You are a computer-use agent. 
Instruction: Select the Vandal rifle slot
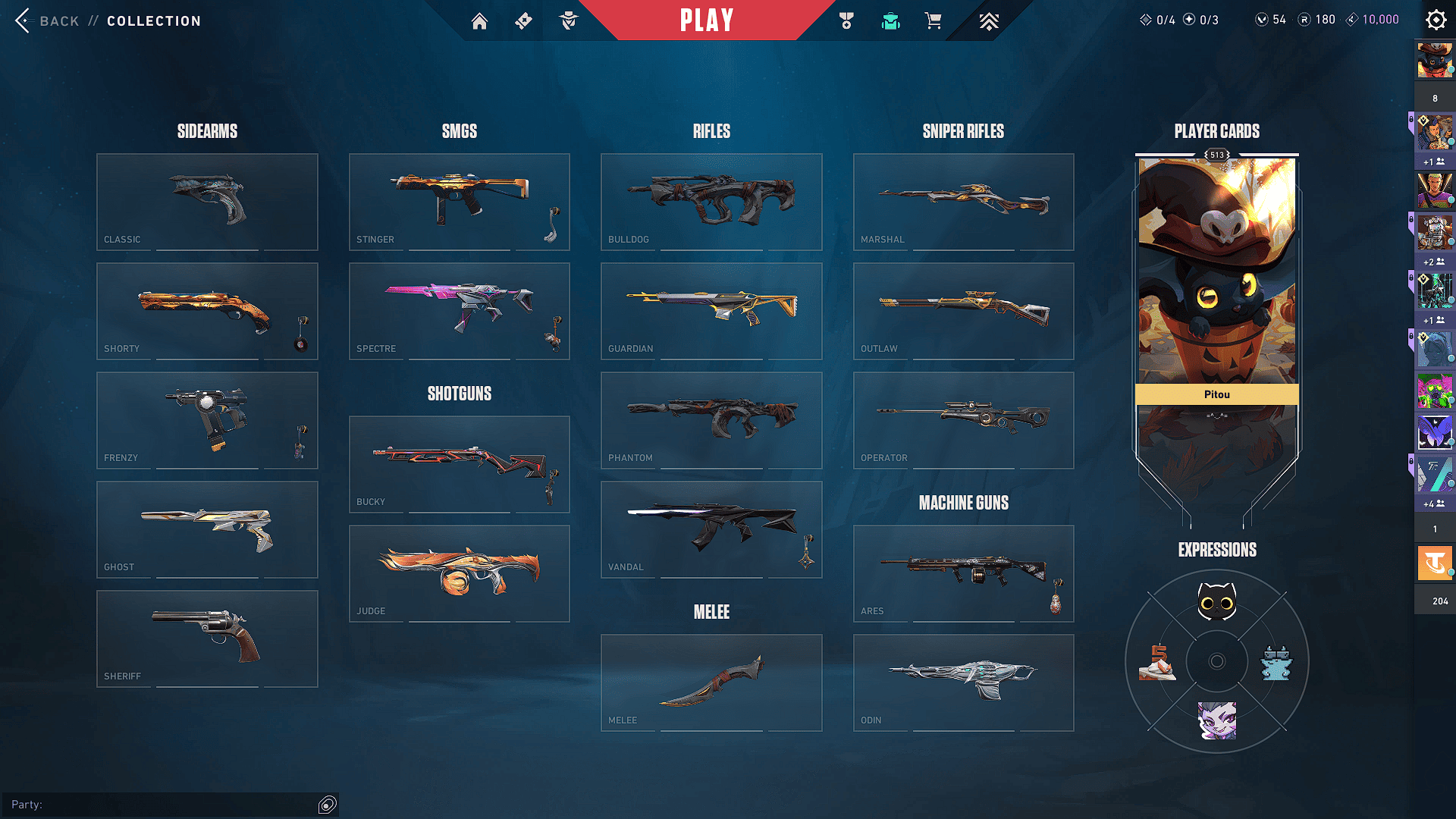tap(711, 529)
